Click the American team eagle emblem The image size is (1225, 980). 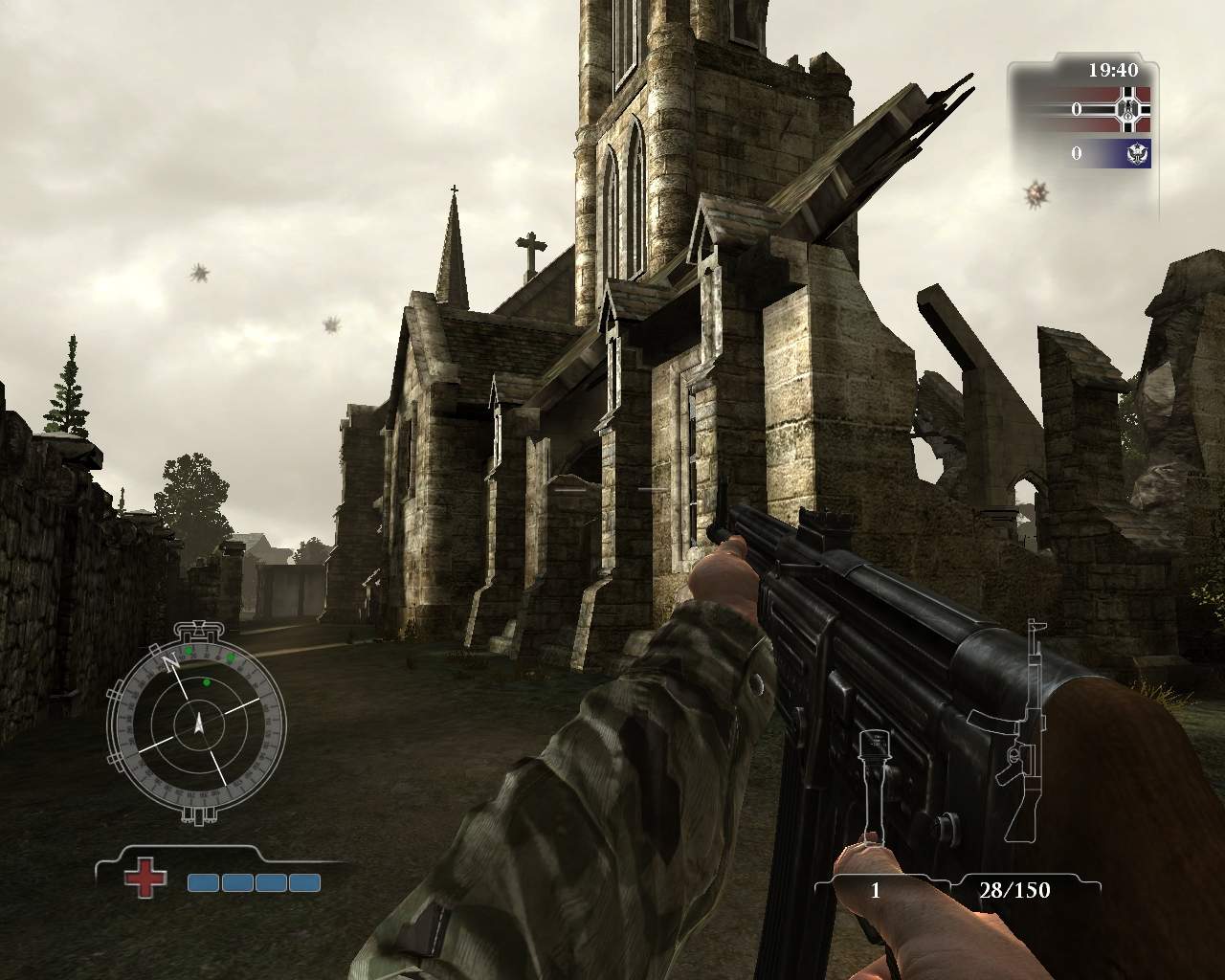point(1138,153)
